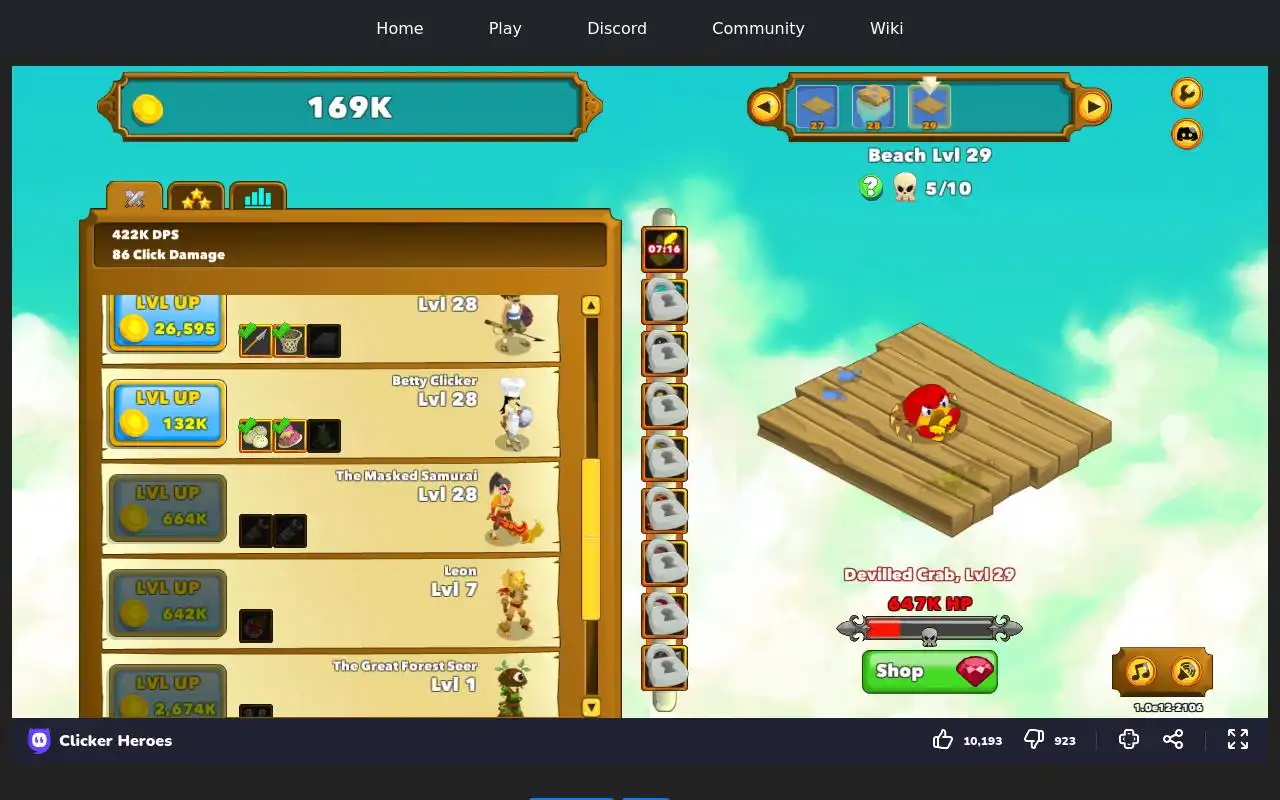This screenshot has height=800, width=1280.
Task: Select the zone 27 tile
Action: [x=817, y=107]
